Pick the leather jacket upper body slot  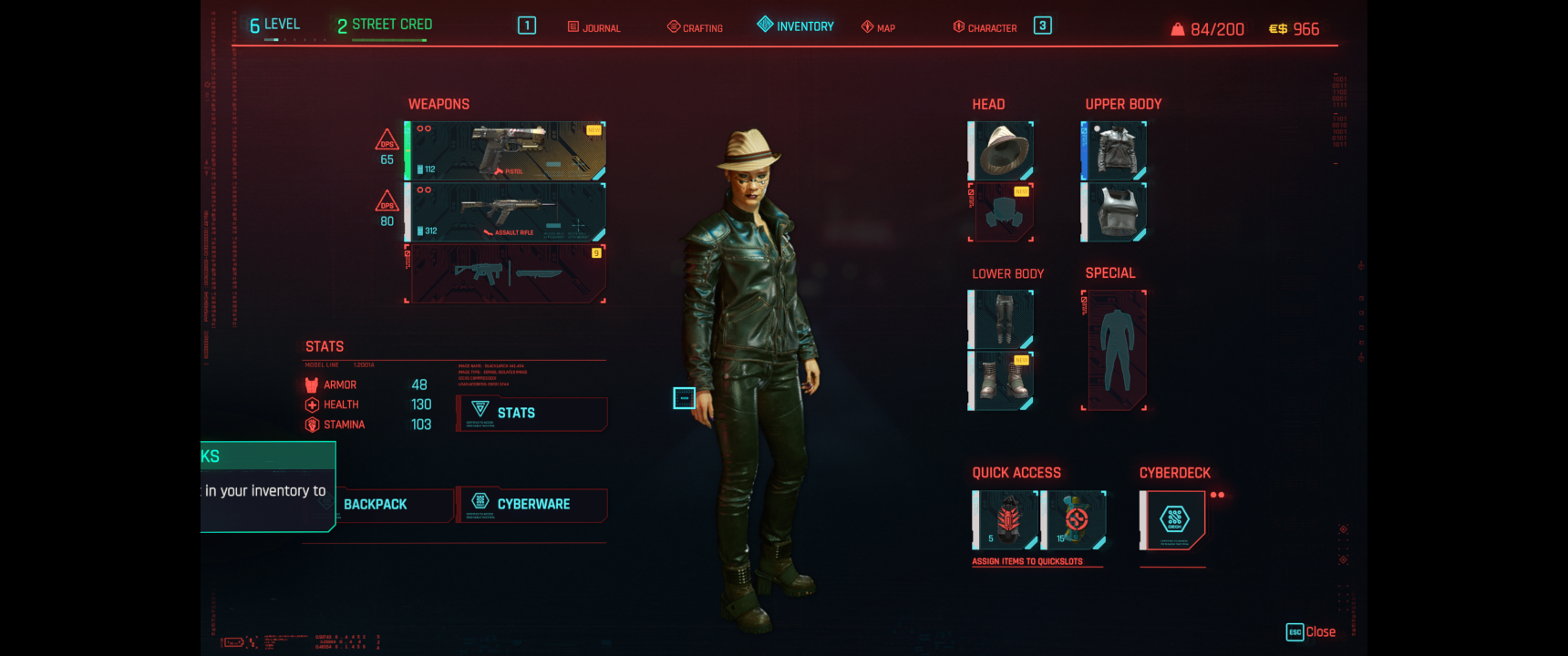[1114, 150]
